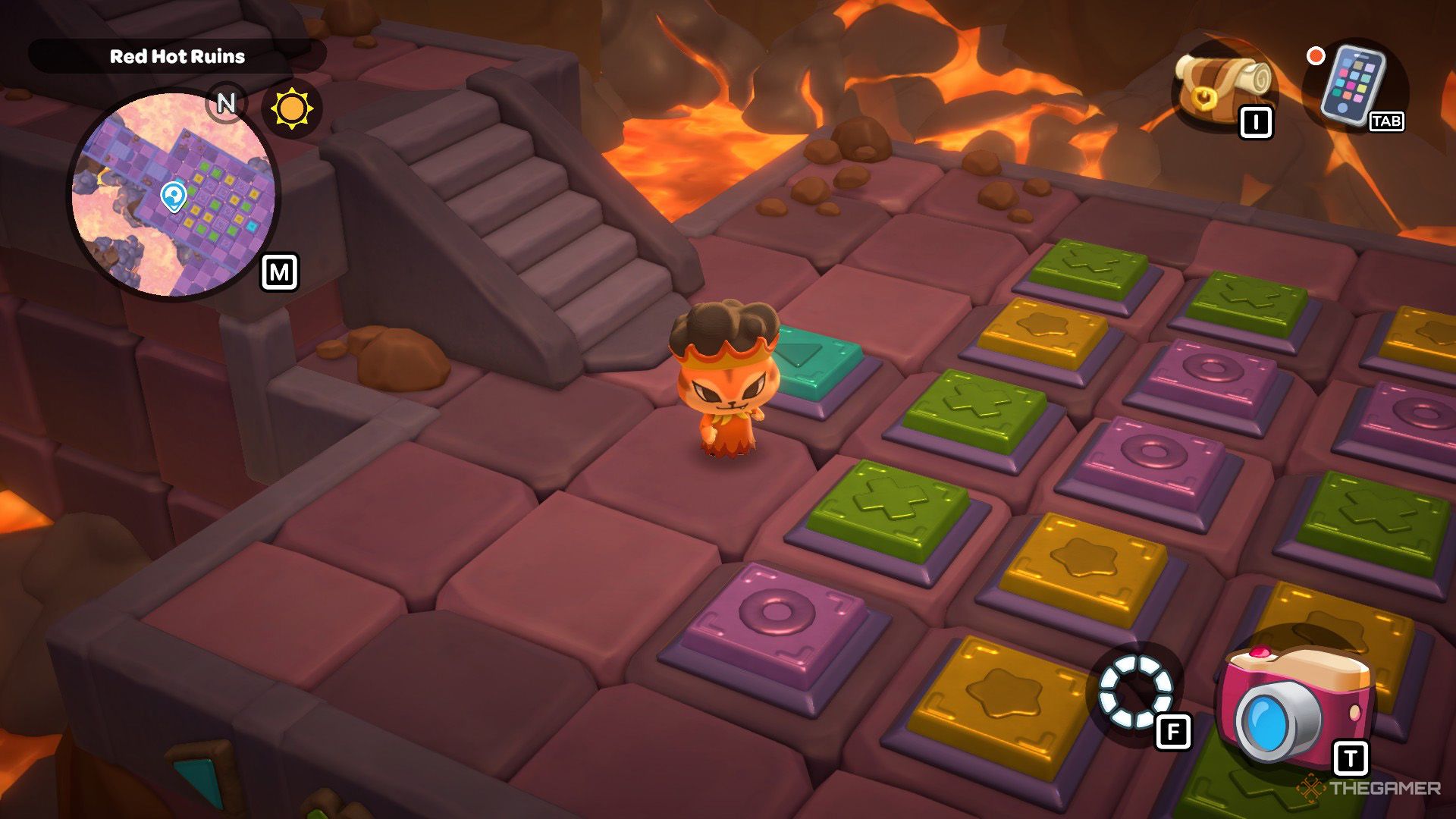The width and height of the screenshot is (1456, 819).
Task: Click the blue player marker on the minimap
Action: click(x=174, y=196)
